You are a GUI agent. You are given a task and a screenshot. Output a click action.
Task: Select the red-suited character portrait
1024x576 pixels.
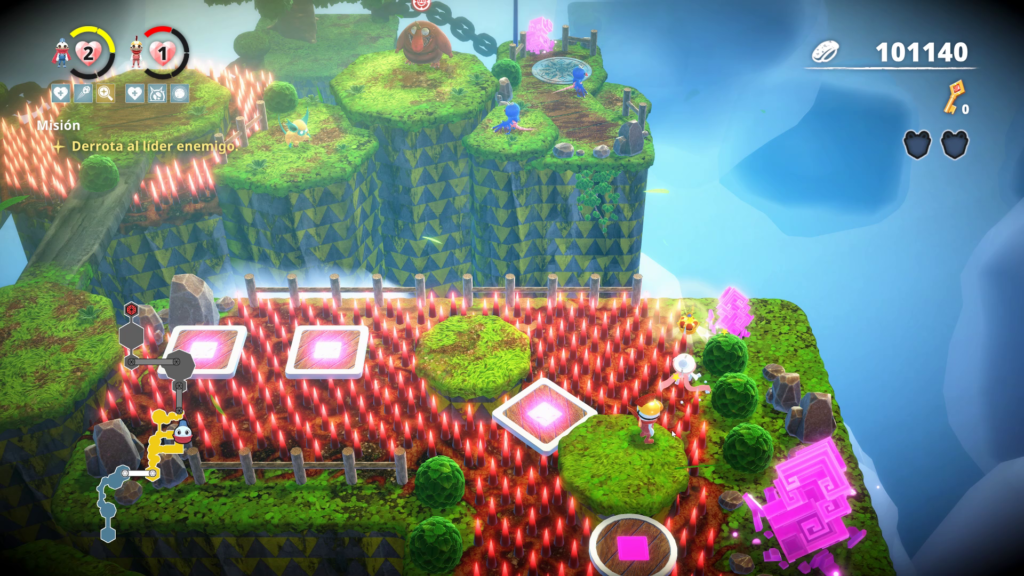click(137, 52)
